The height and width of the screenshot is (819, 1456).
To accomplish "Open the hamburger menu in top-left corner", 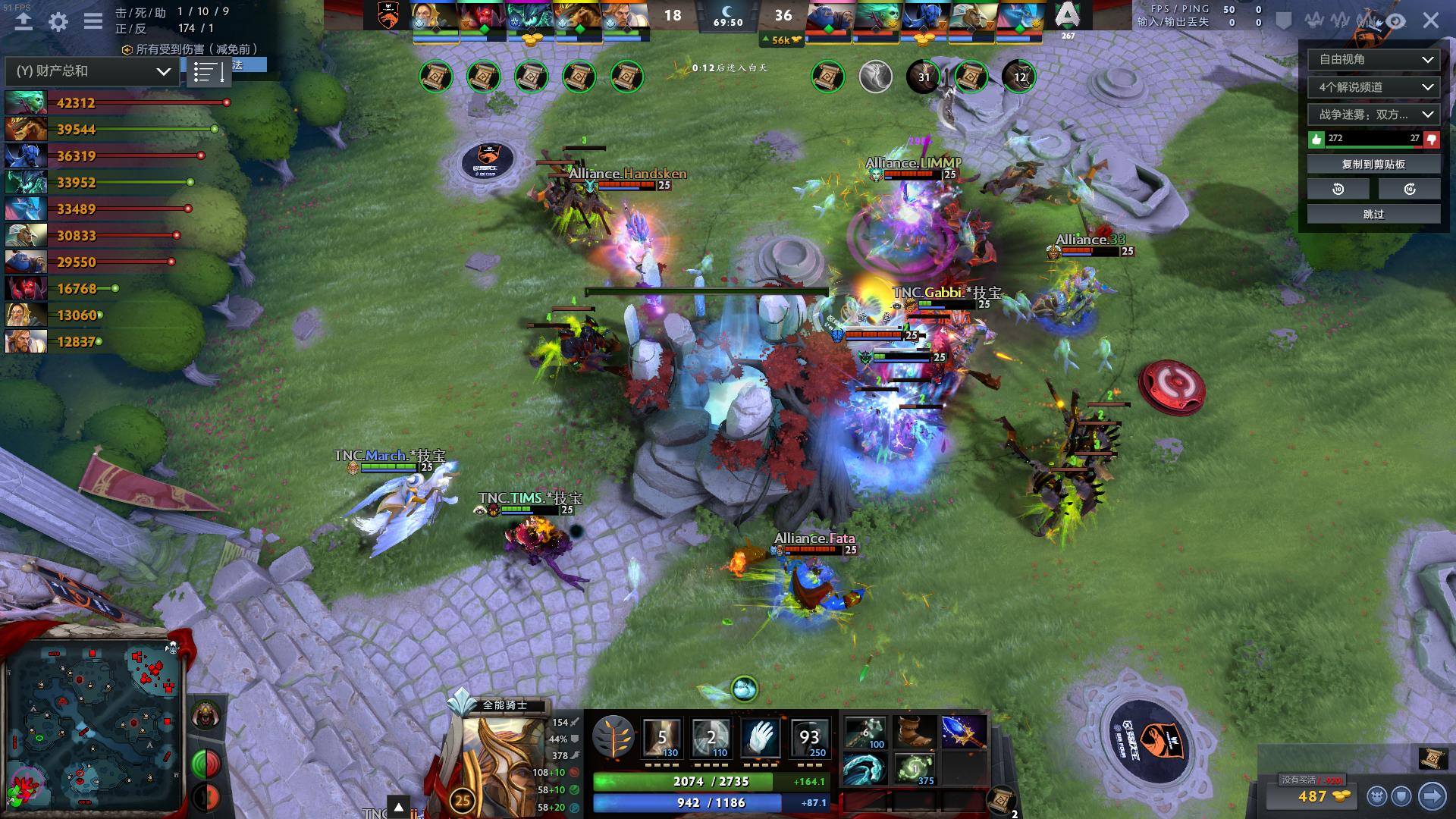I will [x=93, y=22].
